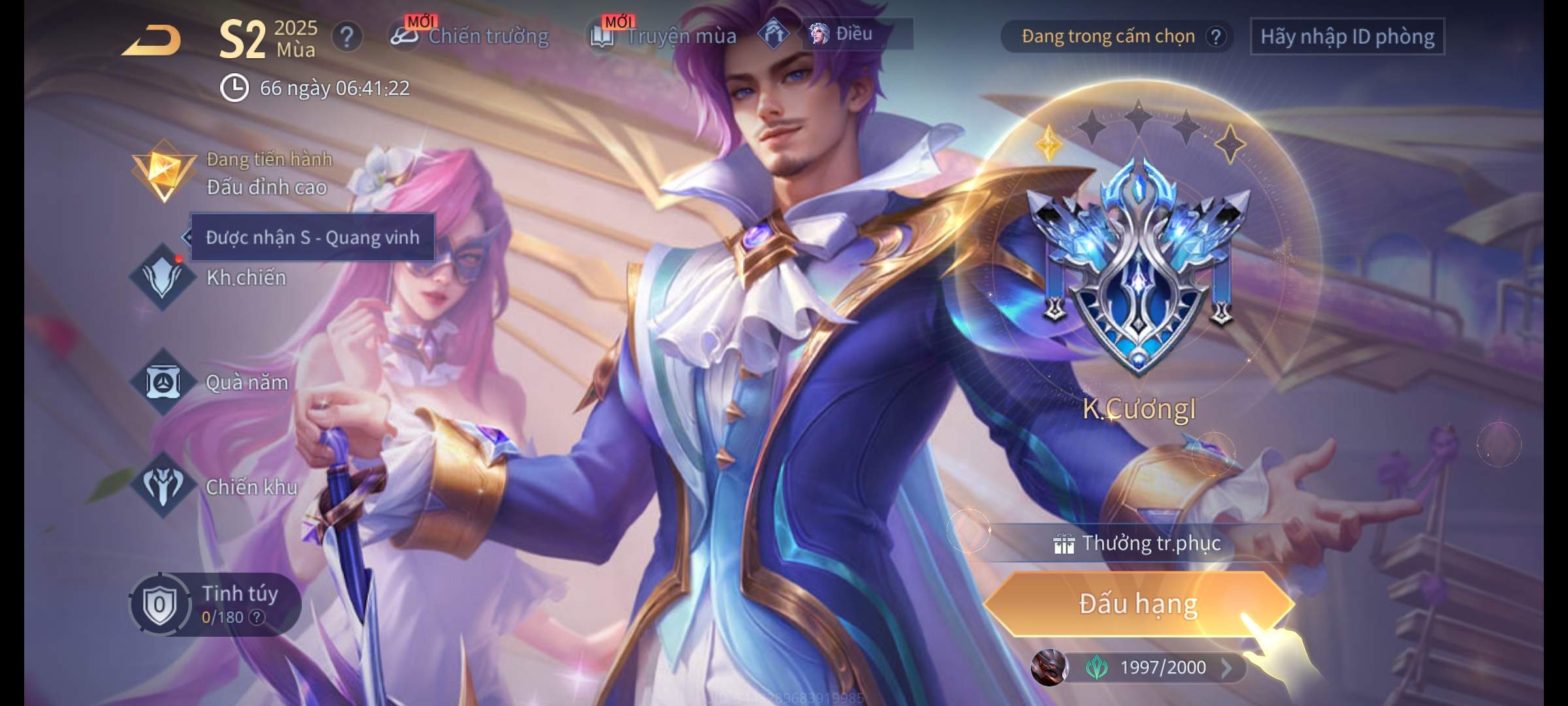Tap the Được nhận S - Quang vinh tooltip
Image resolution: width=1568 pixels, height=706 pixels.
point(312,237)
